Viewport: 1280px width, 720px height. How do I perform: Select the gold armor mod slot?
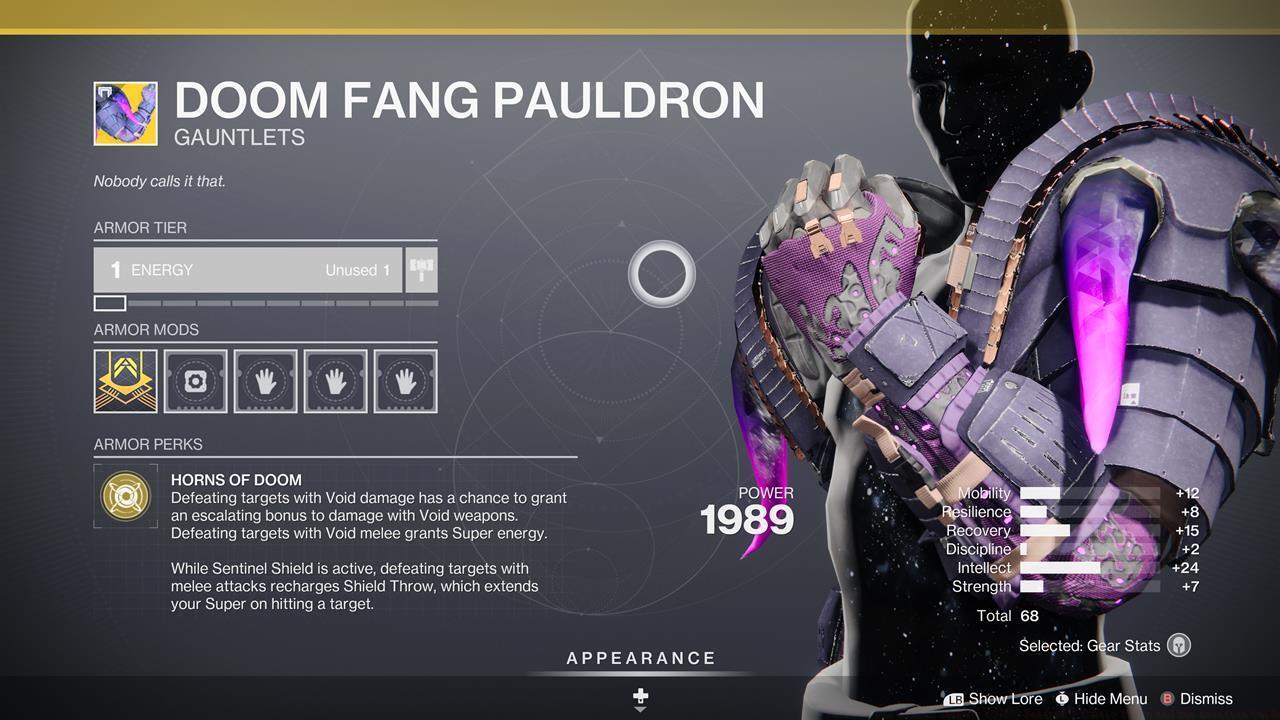click(x=125, y=380)
